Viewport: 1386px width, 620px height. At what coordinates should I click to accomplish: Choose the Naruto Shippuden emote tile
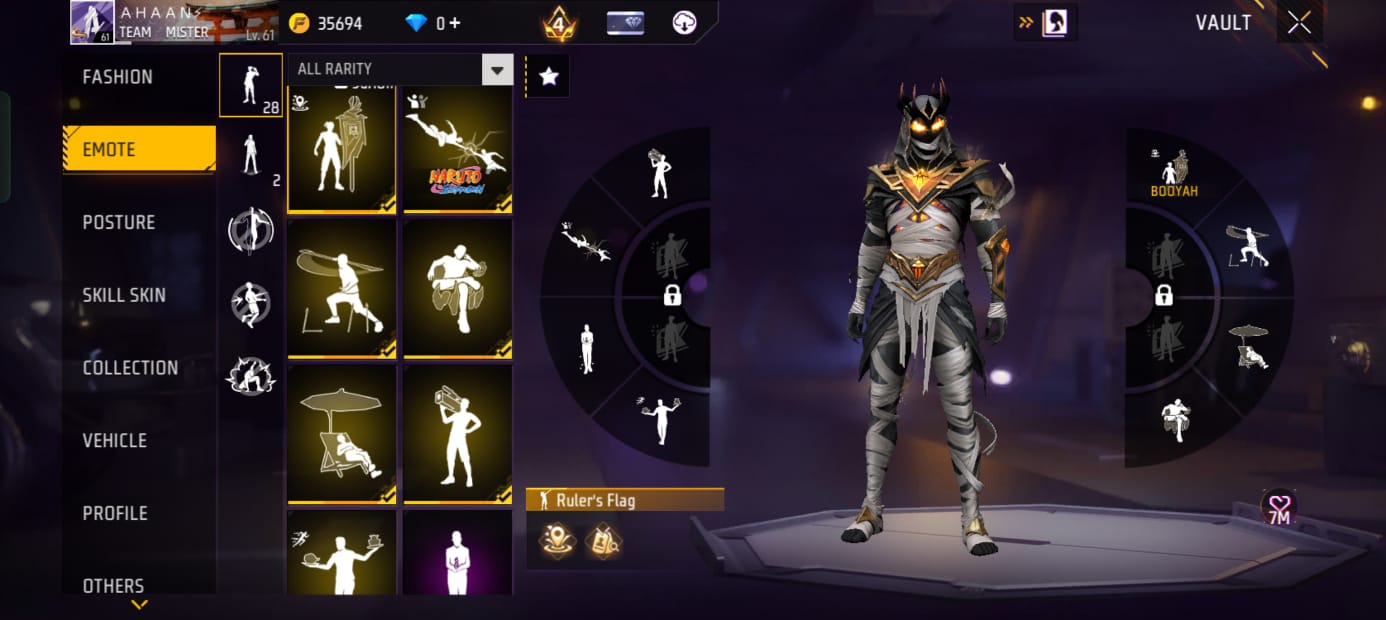[x=458, y=150]
